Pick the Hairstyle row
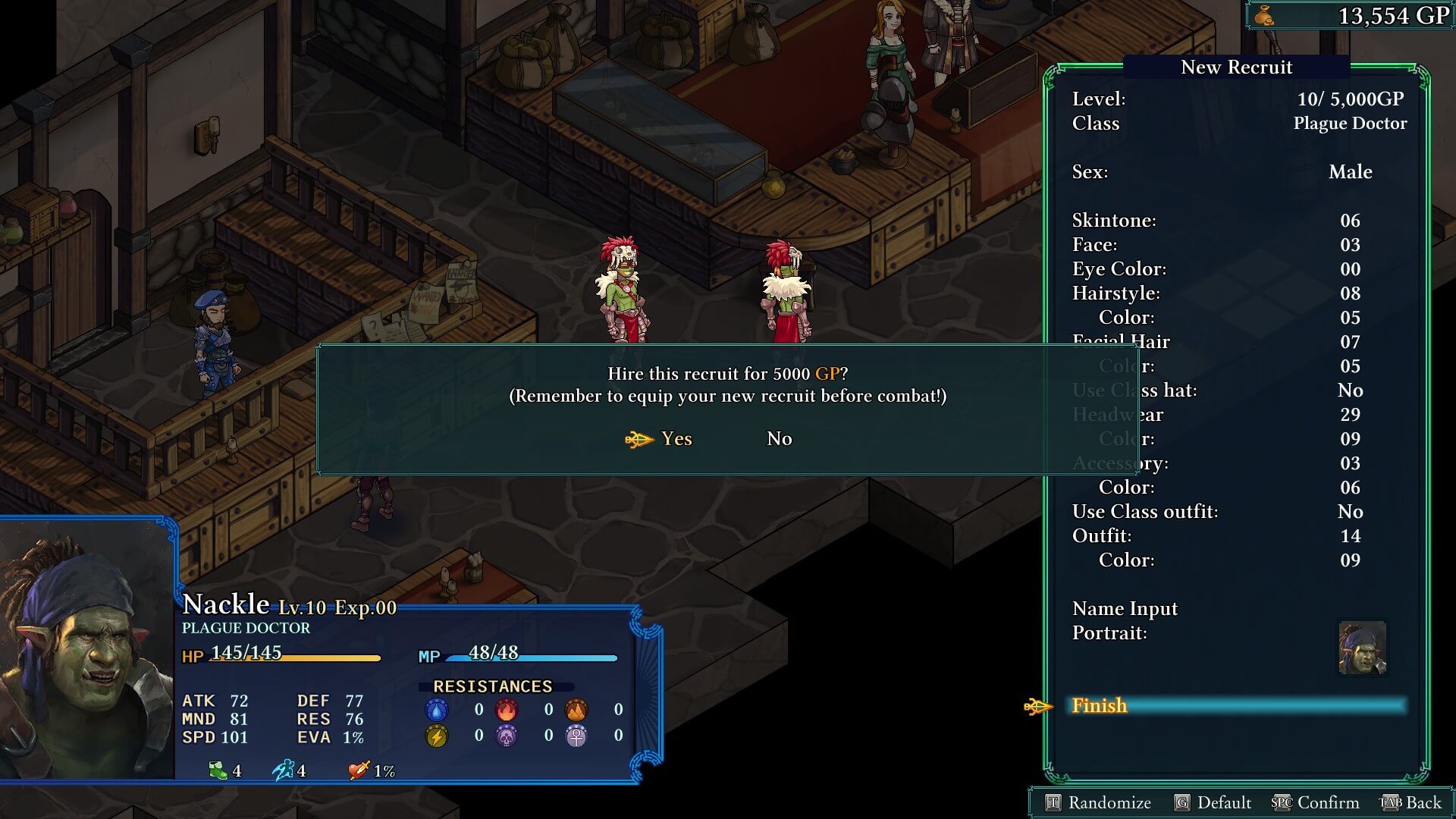This screenshot has width=1456, height=819. [1238, 293]
